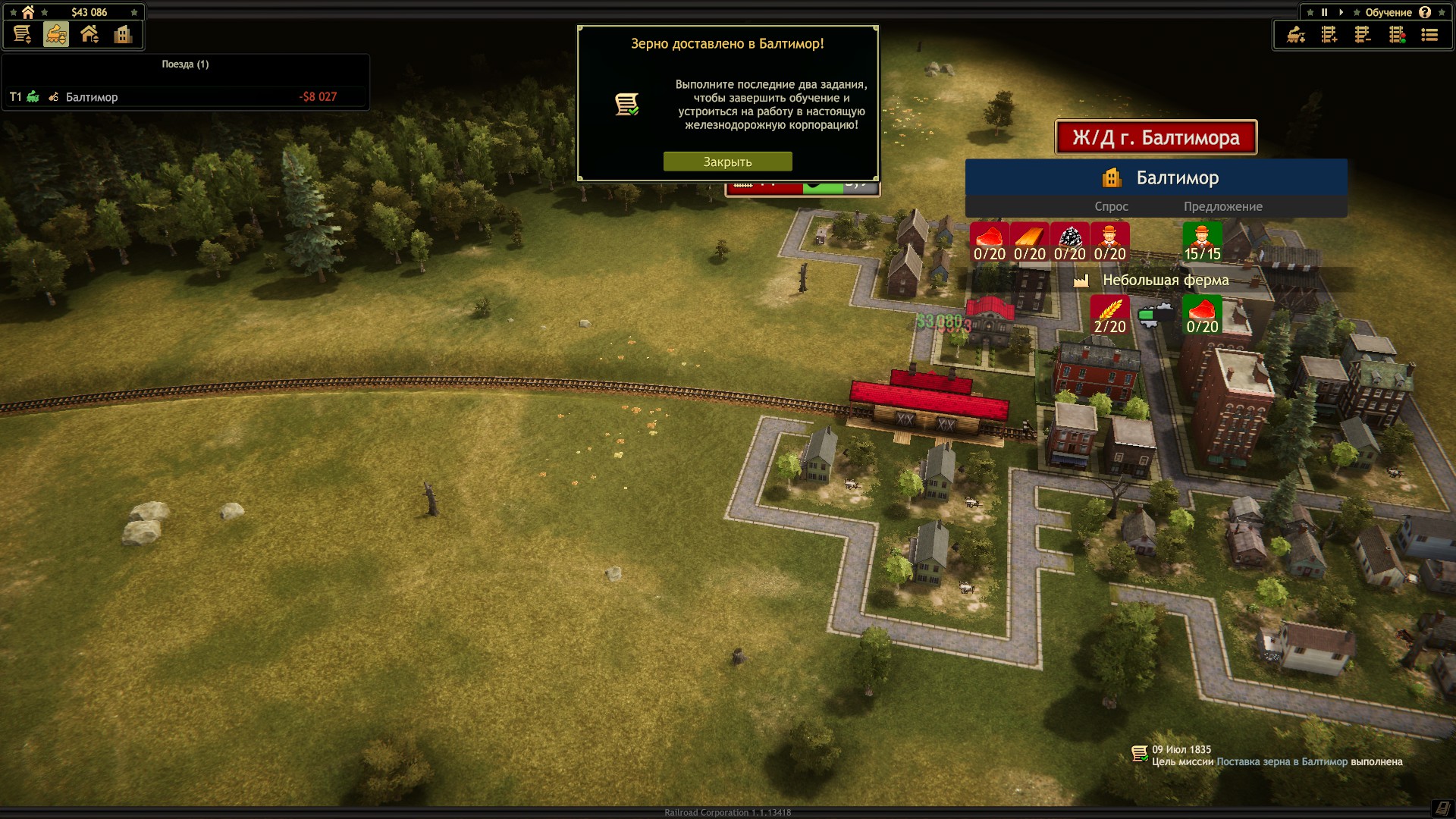The width and height of the screenshot is (1456, 819).
Task: Click the Baltimore railway station label
Action: tap(1156, 137)
